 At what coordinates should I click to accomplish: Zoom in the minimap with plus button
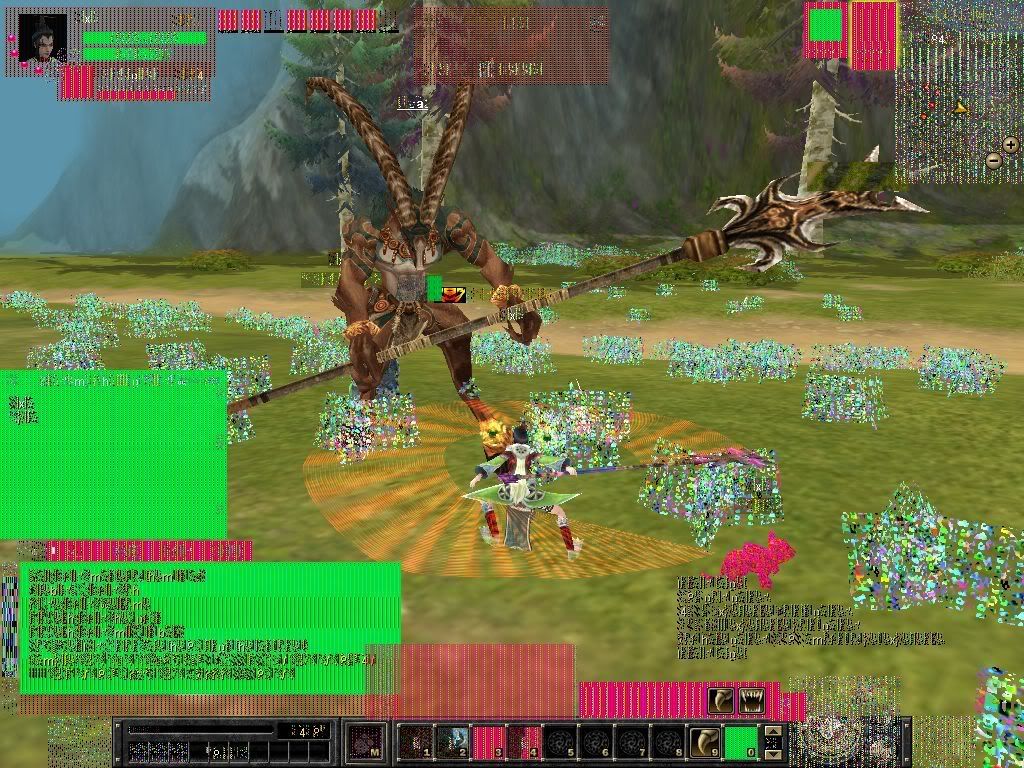pyautogui.click(x=1010, y=145)
